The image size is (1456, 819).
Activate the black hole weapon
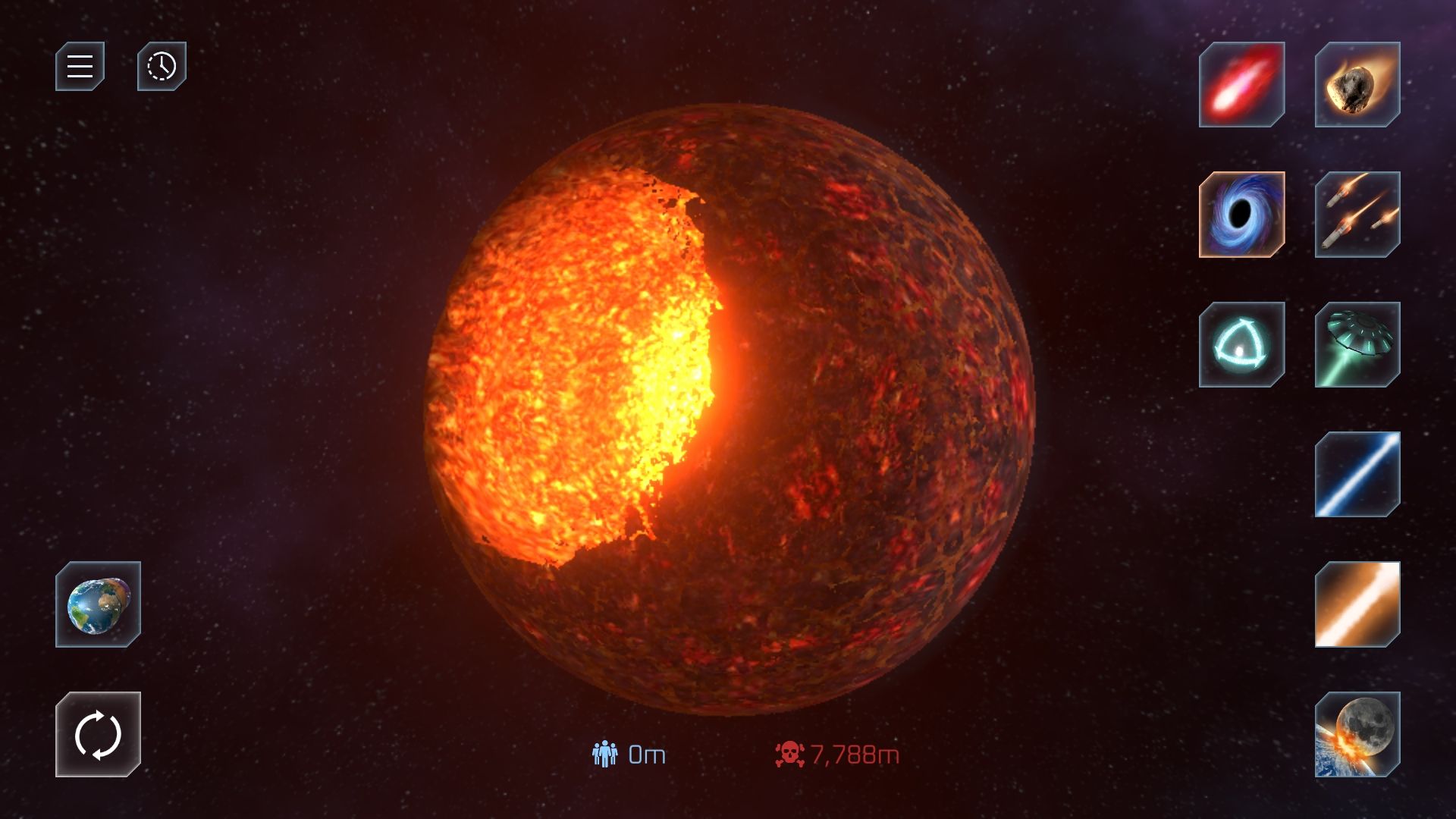(1241, 215)
